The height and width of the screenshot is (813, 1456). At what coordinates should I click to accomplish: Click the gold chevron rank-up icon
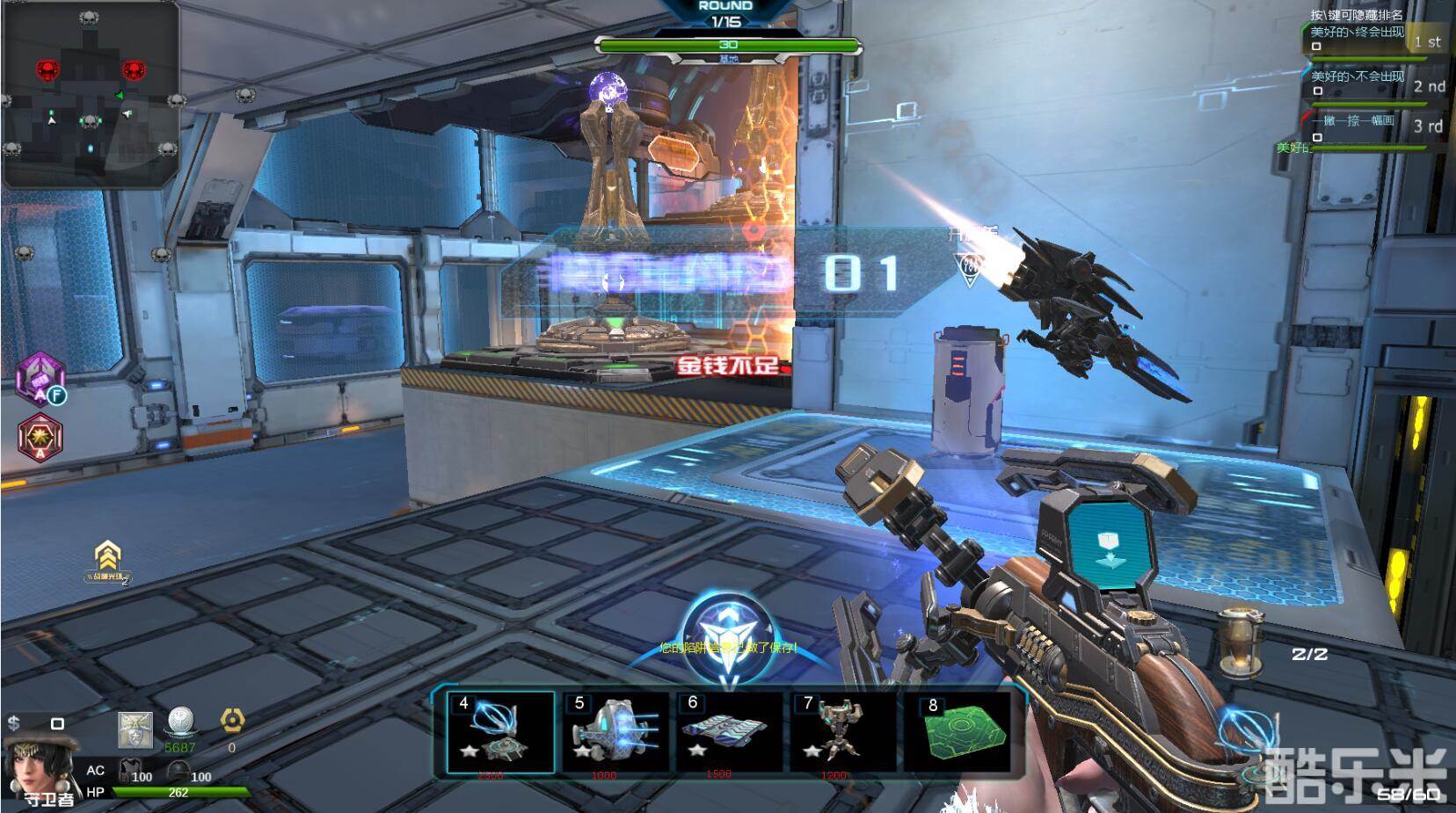tap(108, 557)
